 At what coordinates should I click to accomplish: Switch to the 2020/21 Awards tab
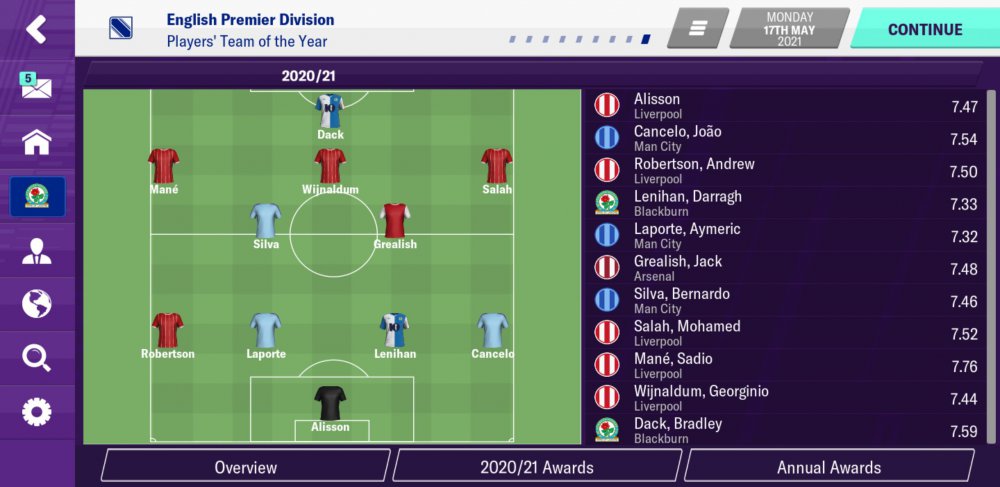pyautogui.click(x=537, y=467)
